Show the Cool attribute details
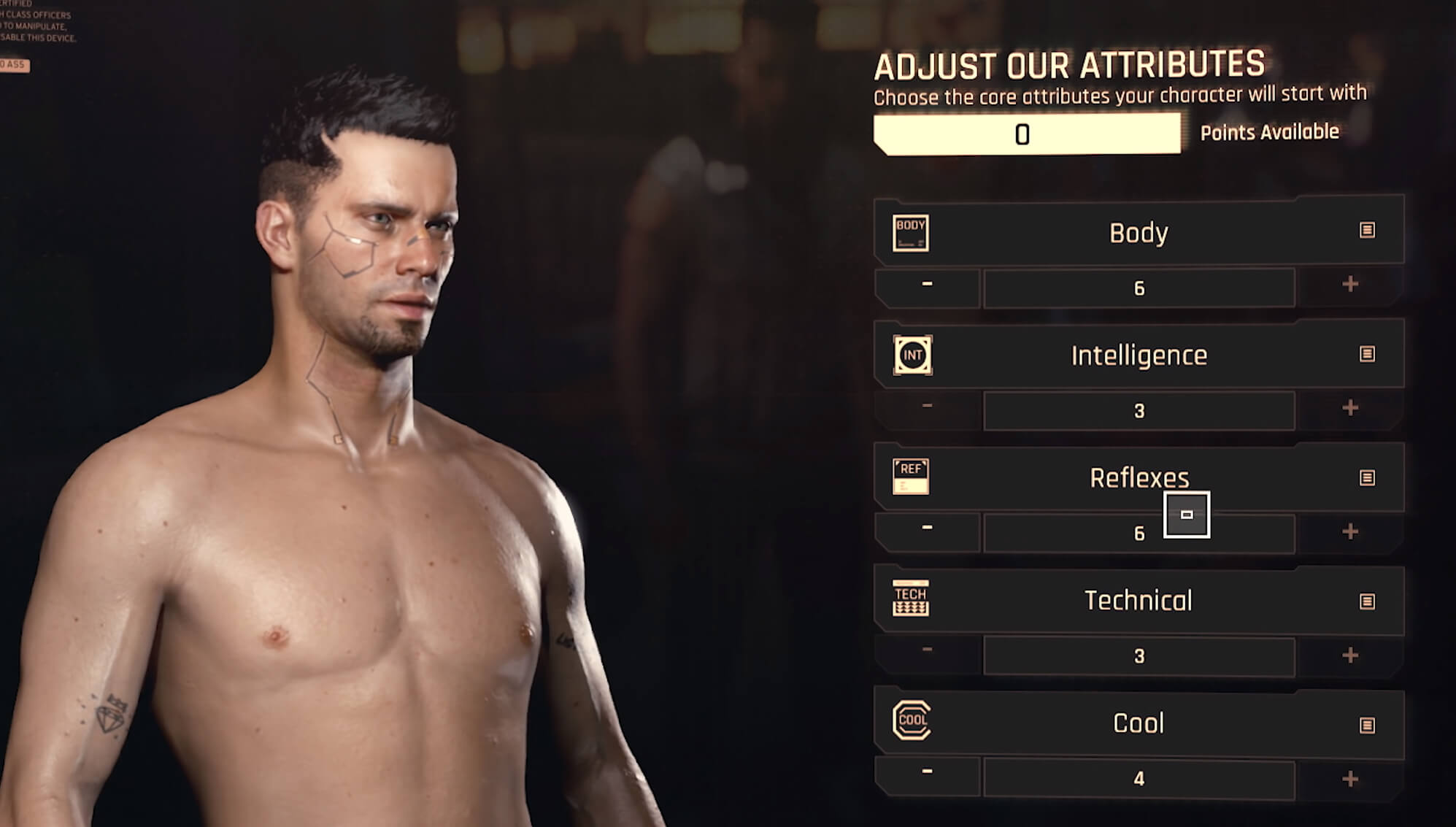Viewport: 1456px width, 827px height. (1367, 725)
